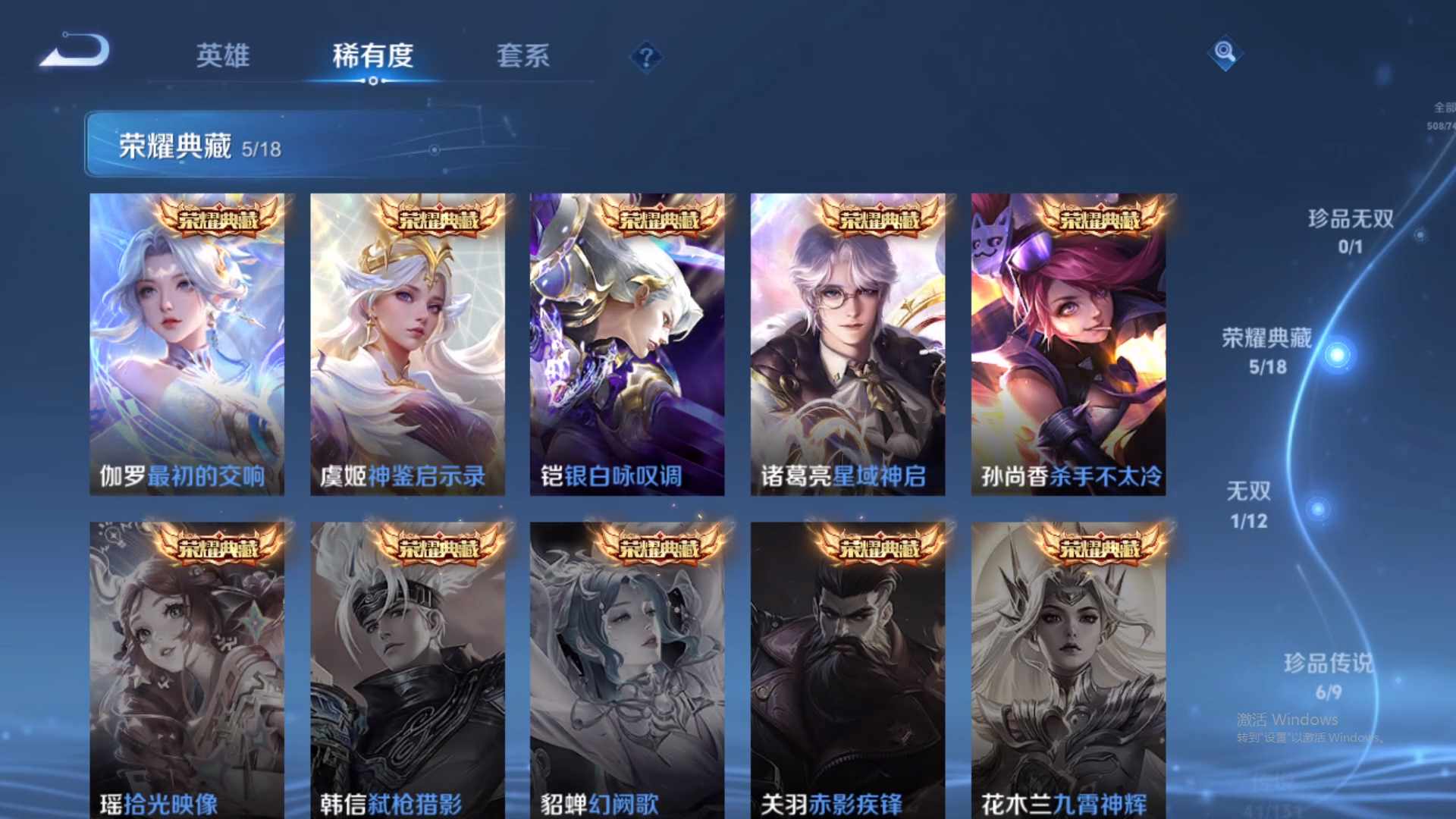Image resolution: width=1456 pixels, height=819 pixels.
Task: Open the 伽罗最初的交响 skin card
Action: [187, 341]
